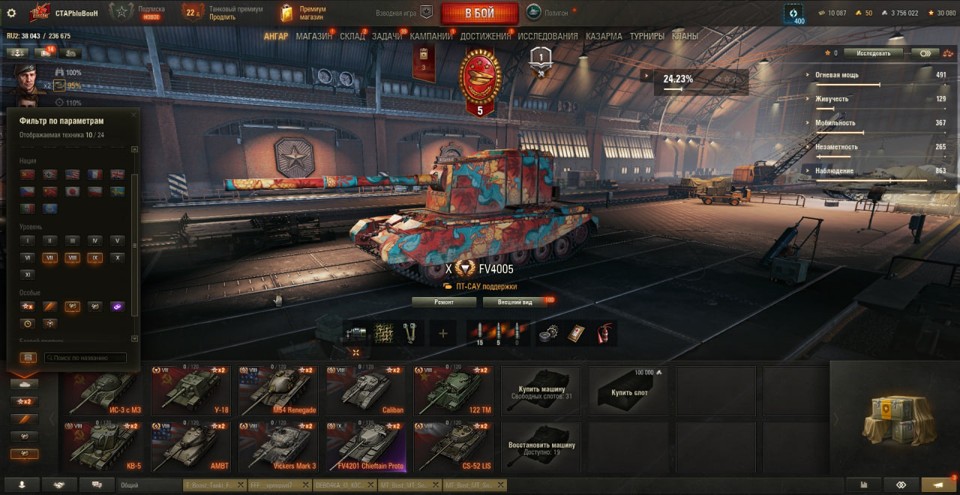Image resolution: width=960 pixels, height=495 pixels.
Task: Click the tank name search field
Action: click(x=84, y=357)
